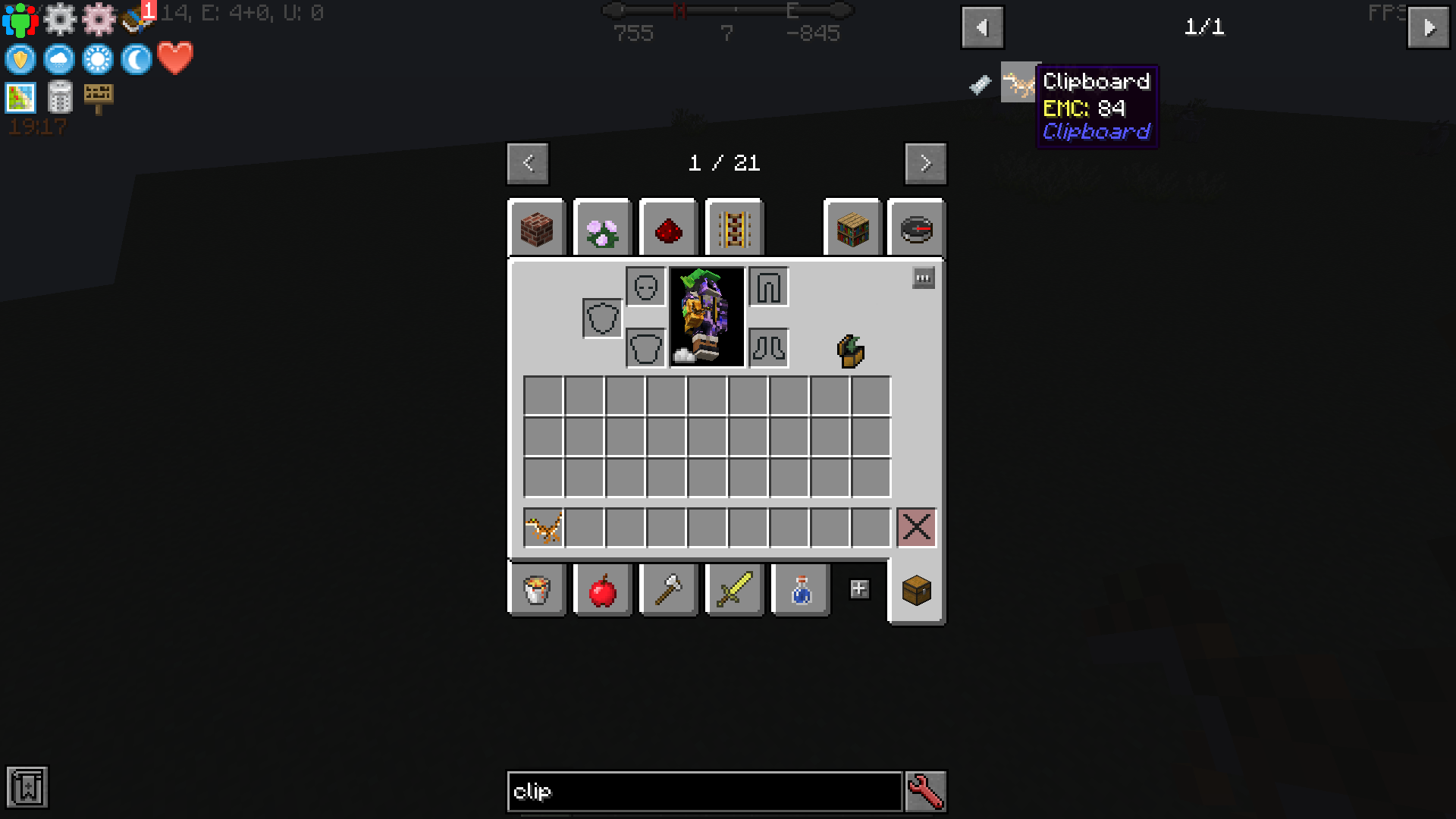The image size is (1456, 819).
Task: Open the Food tab with the apple
Action: (603, 589)
